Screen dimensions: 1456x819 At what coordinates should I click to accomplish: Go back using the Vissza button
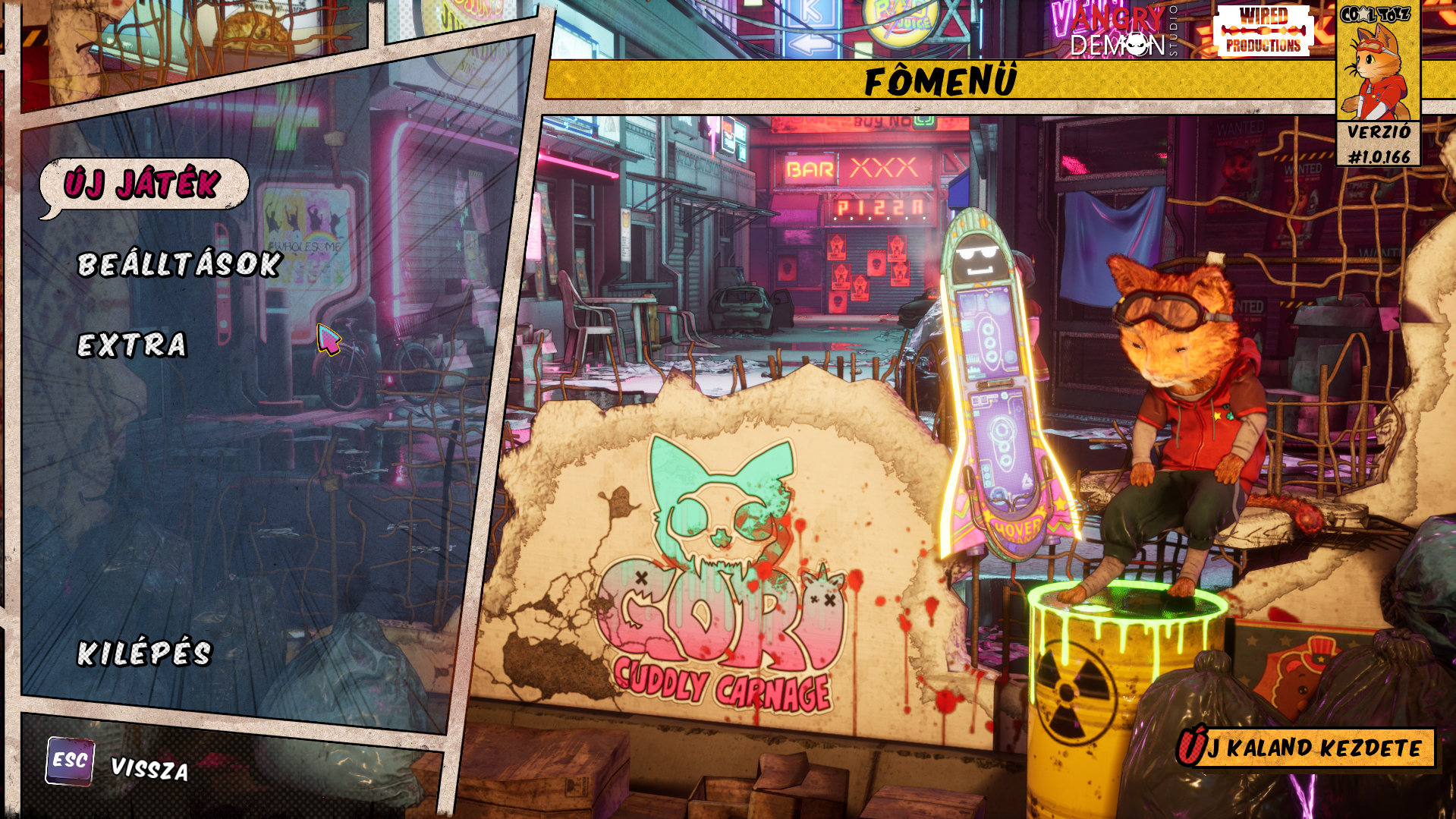(149, 768)
